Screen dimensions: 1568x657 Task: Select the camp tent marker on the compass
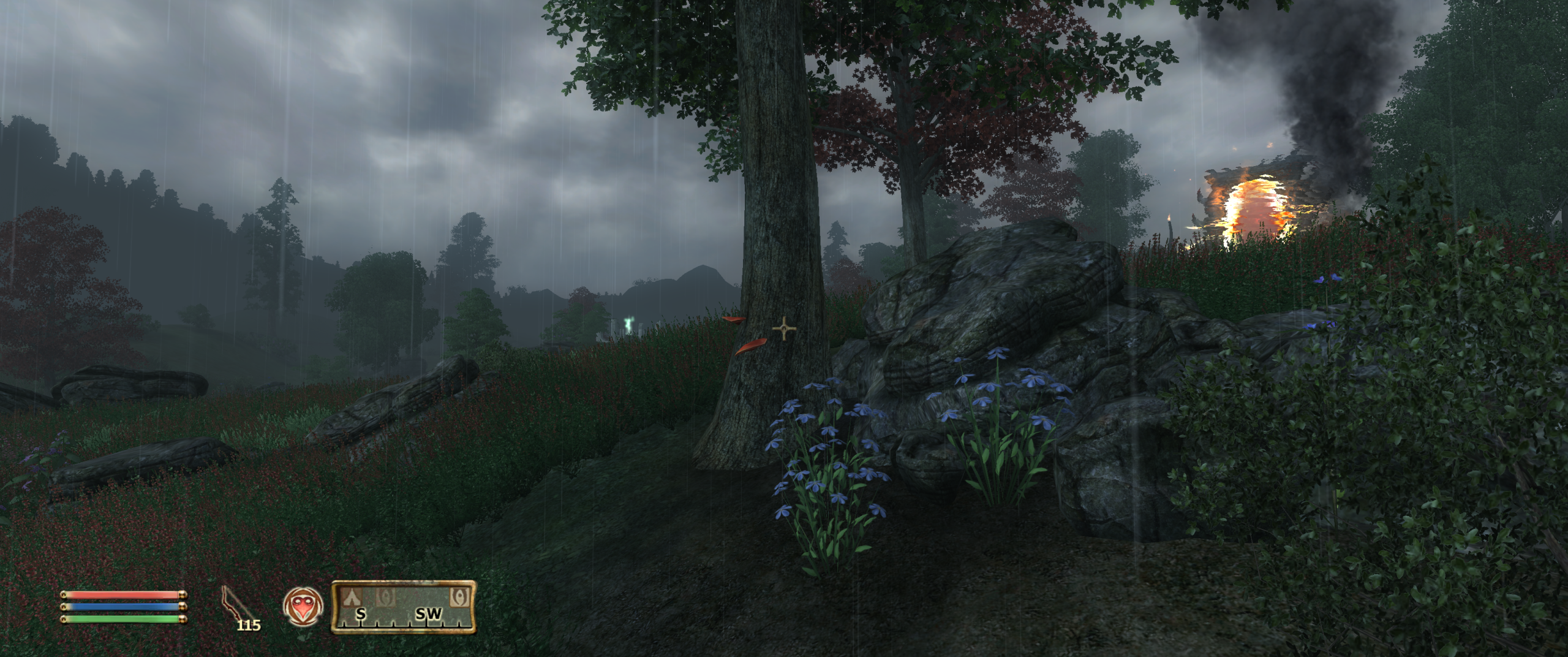click(x=351, y=595)
